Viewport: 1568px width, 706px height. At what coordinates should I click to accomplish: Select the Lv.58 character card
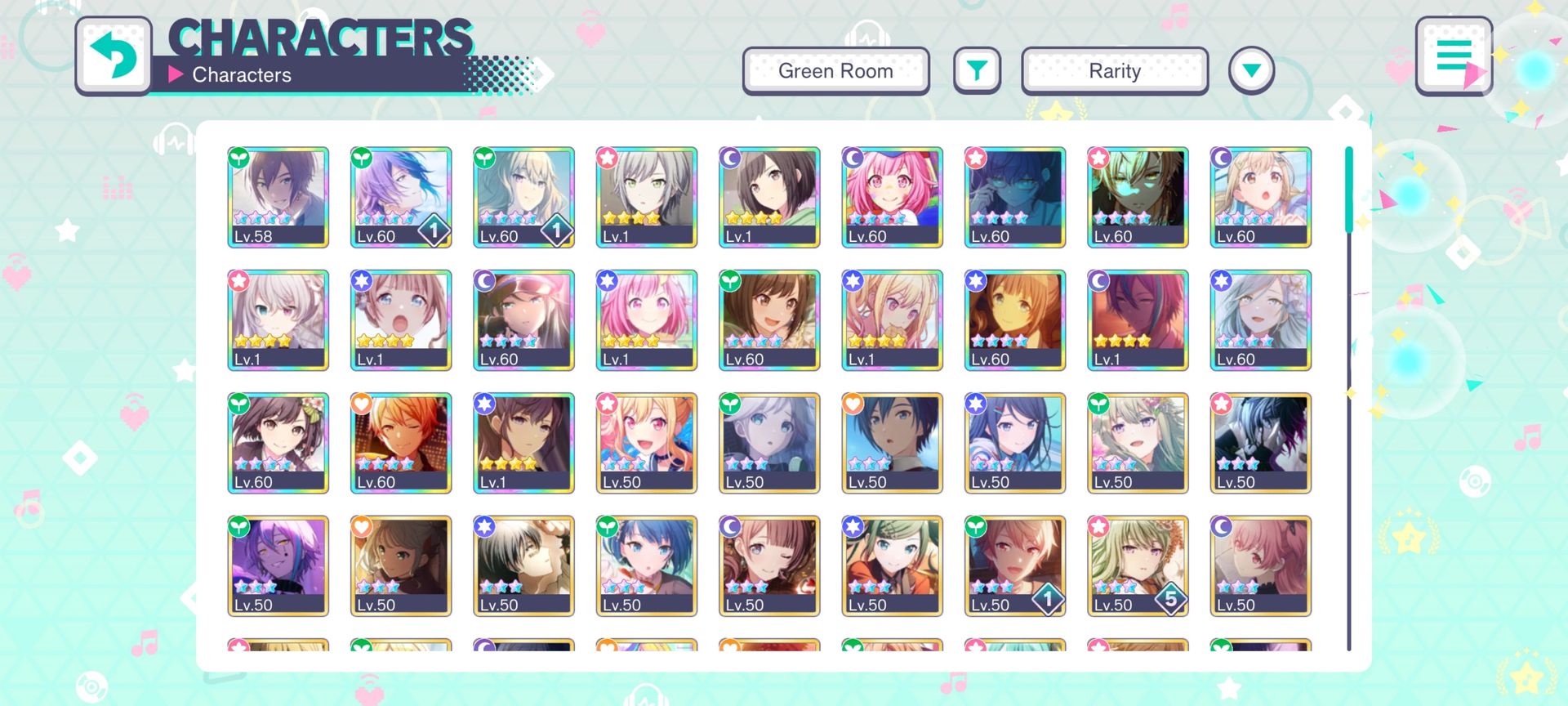(x=278, y=197)
